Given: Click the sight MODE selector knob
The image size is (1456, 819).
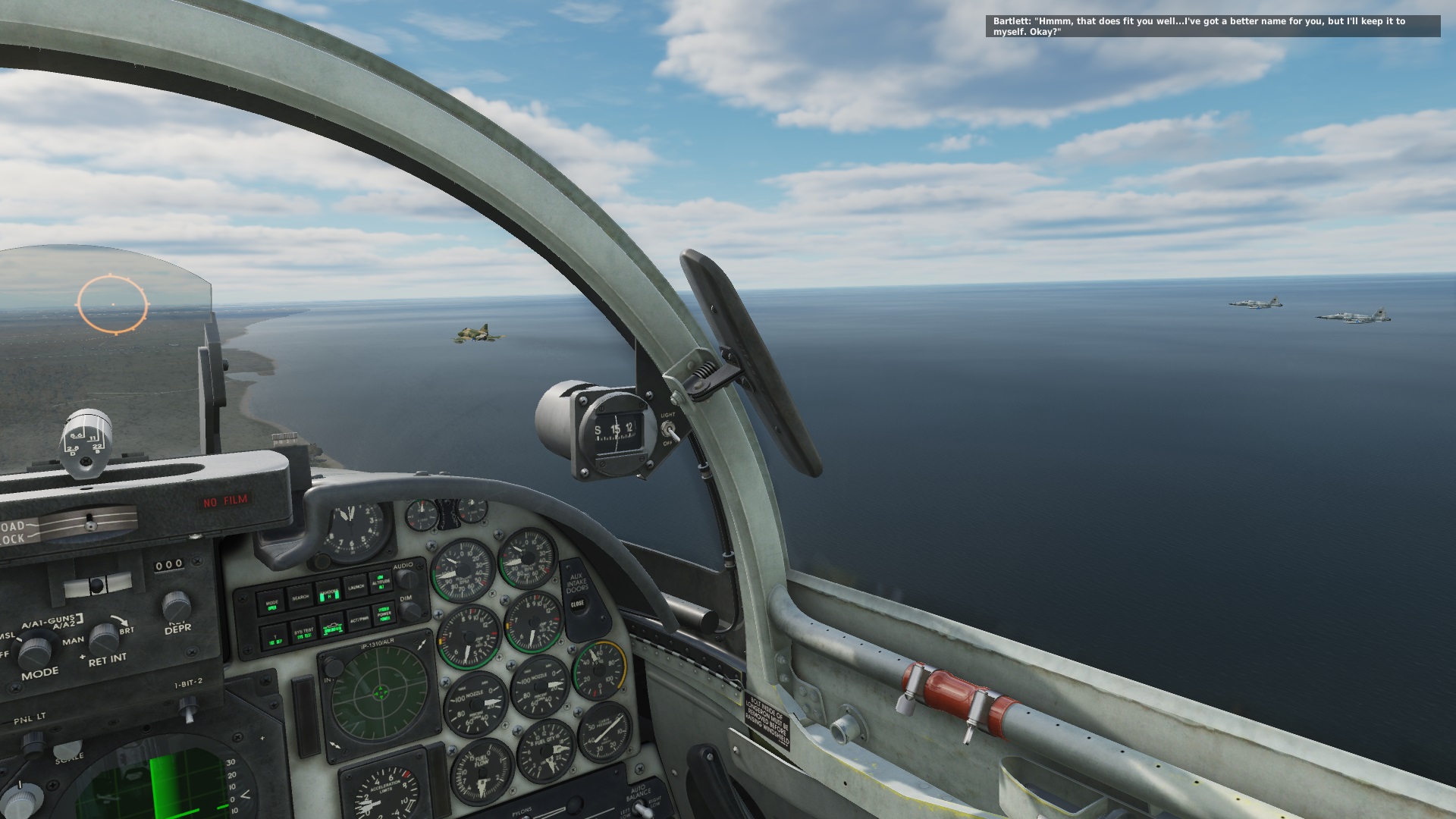Looking at the screenshot, I should click(34, 651).
